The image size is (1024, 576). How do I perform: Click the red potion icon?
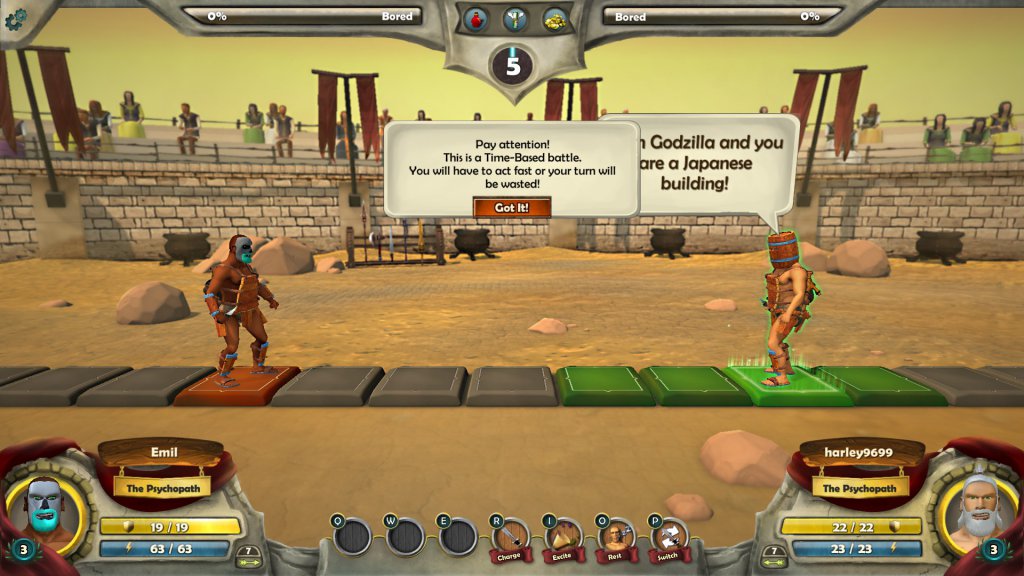pos(476,19)
